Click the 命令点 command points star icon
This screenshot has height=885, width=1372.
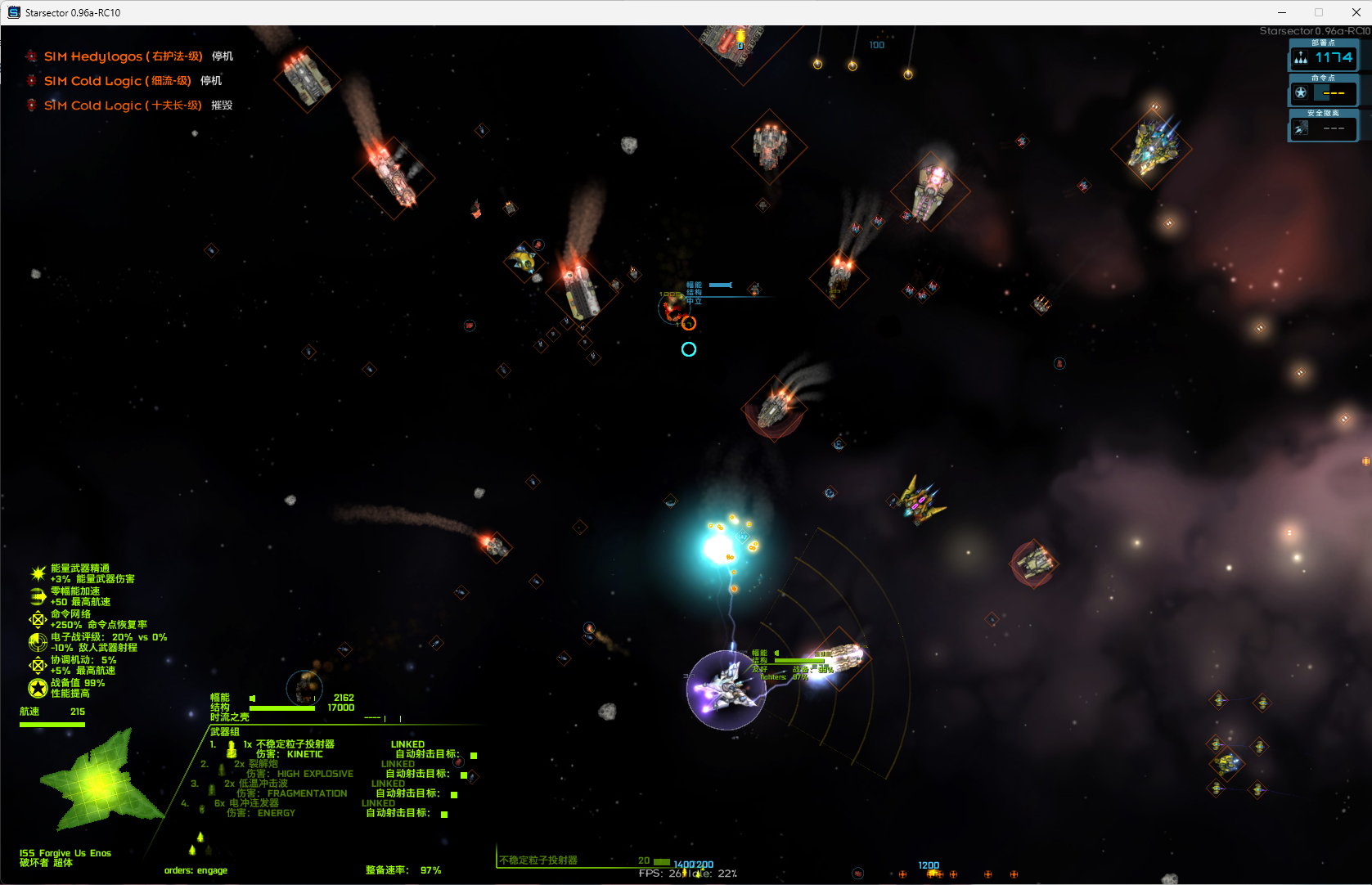tap(1301, 92)
